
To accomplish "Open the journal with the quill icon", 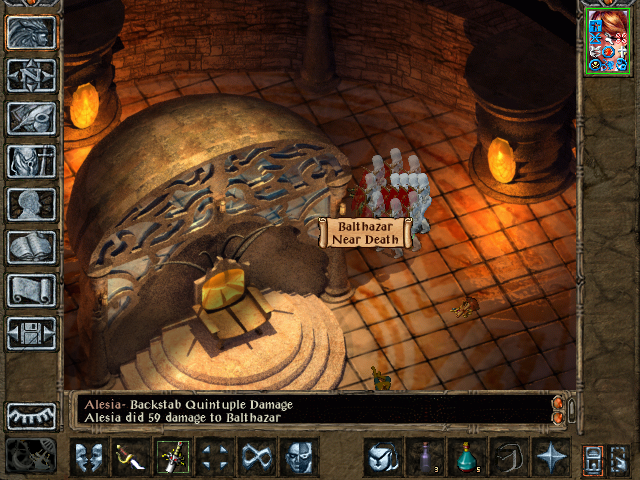I will 31,118.
